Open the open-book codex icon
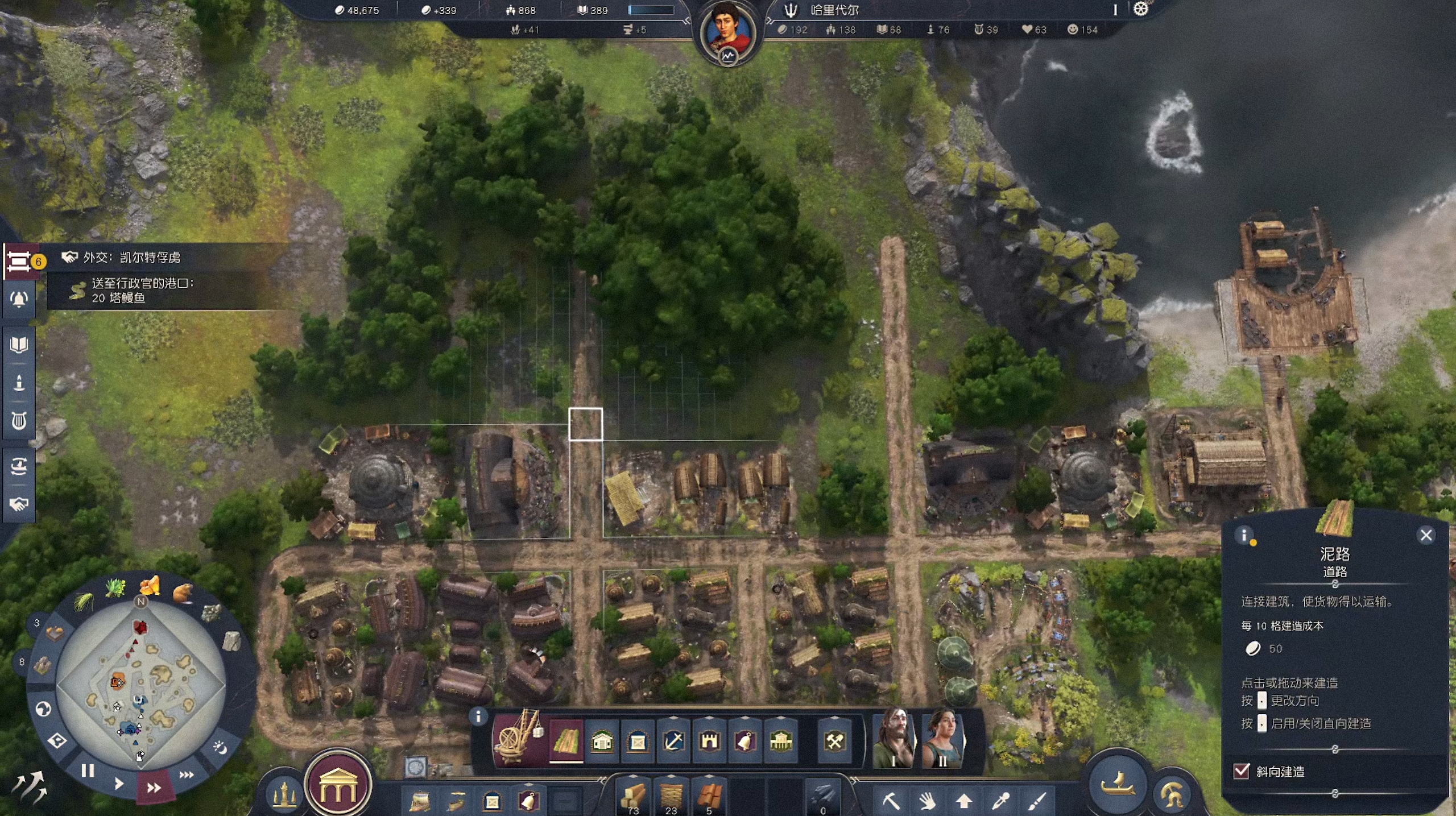Viewport: 1456px width, 816px height. [19, 345]
